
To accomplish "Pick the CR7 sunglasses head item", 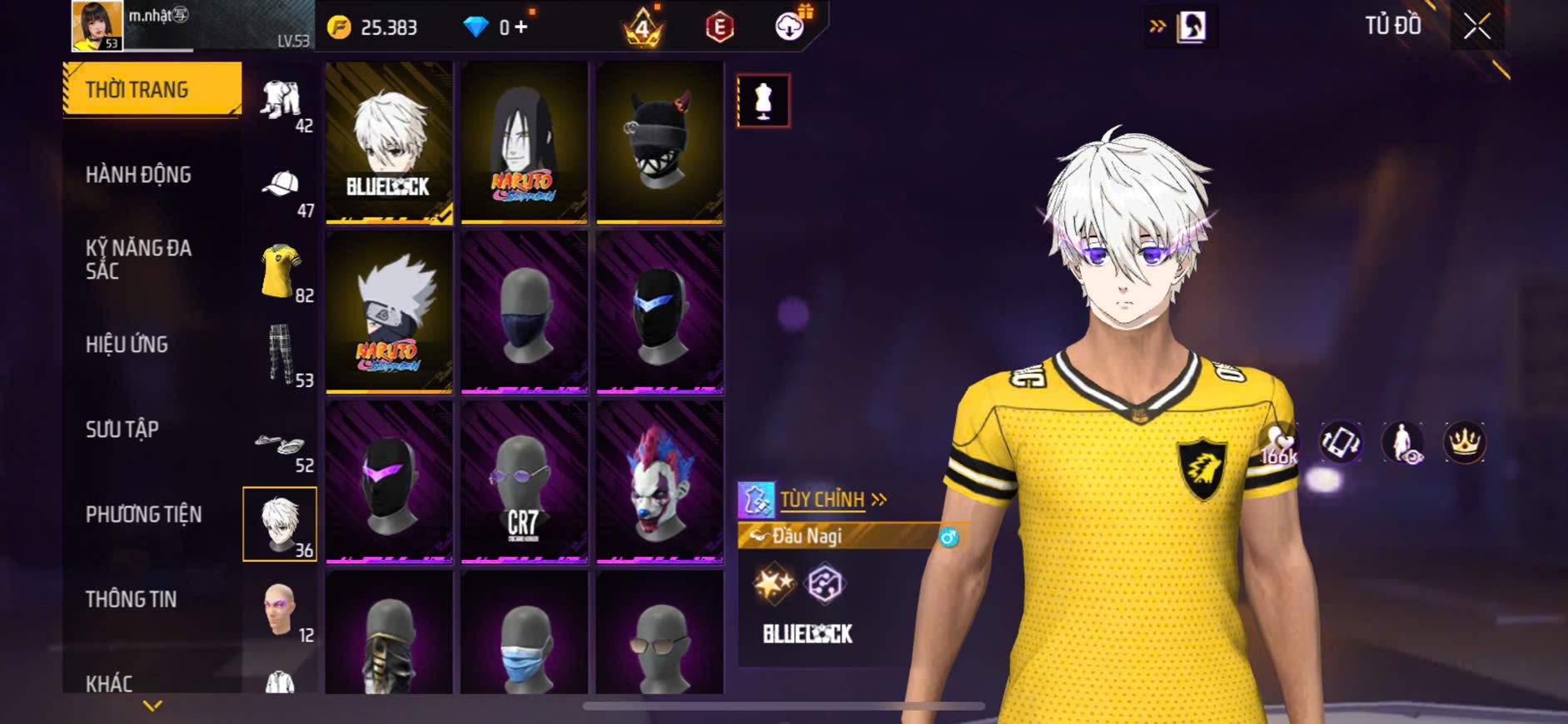I will [525, 483].
